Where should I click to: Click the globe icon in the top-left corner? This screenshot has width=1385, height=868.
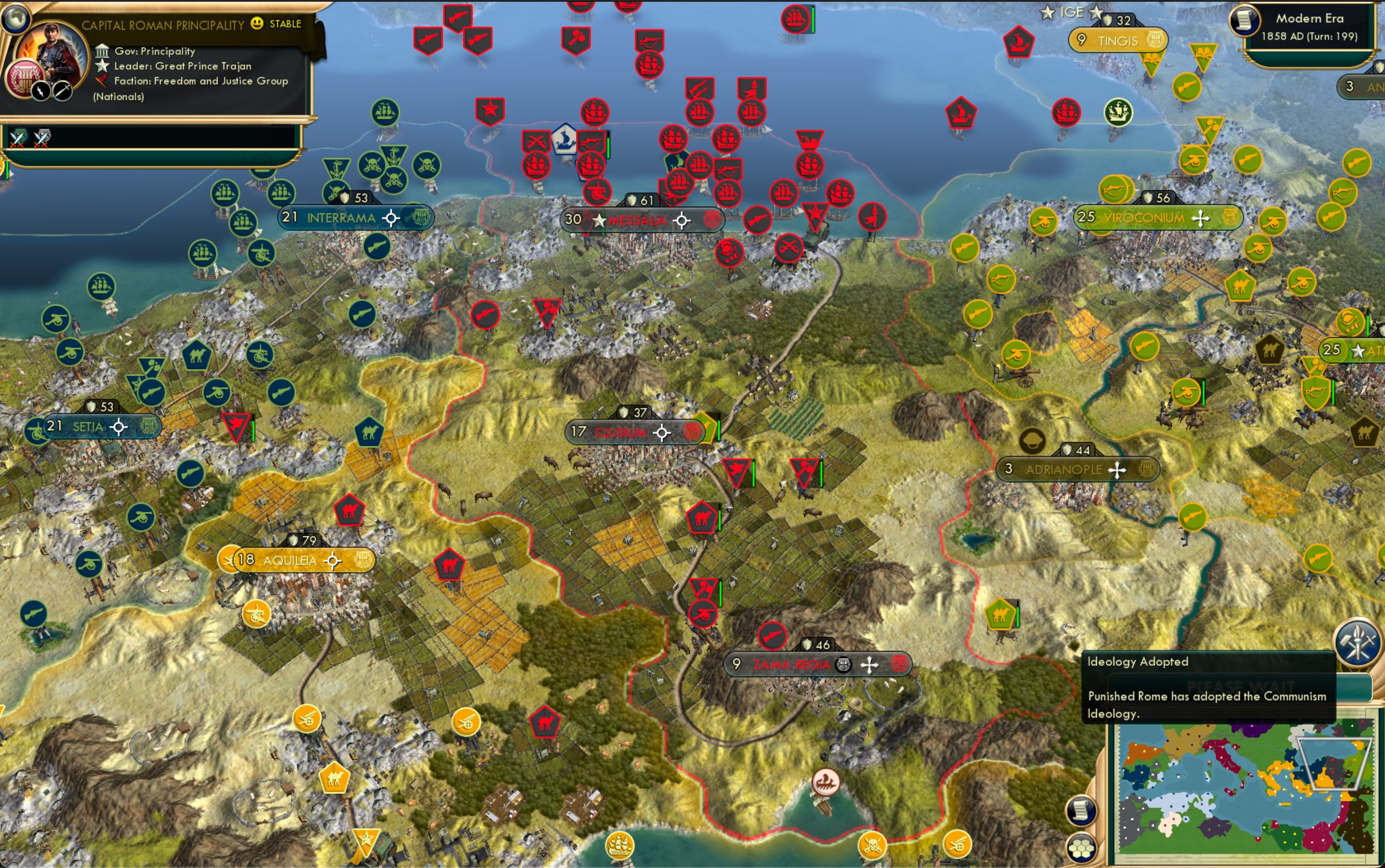click(15, 17)
